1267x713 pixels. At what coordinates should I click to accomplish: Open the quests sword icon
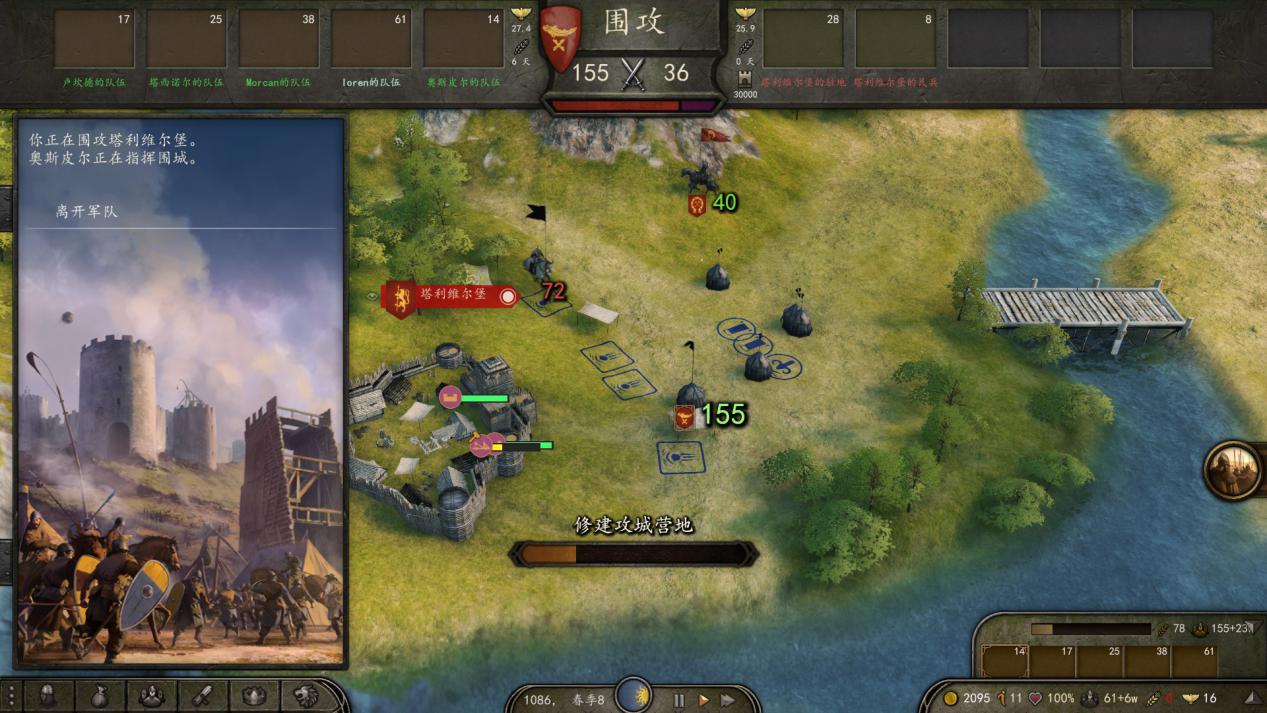pyautogui.click(x=202, y=696)
